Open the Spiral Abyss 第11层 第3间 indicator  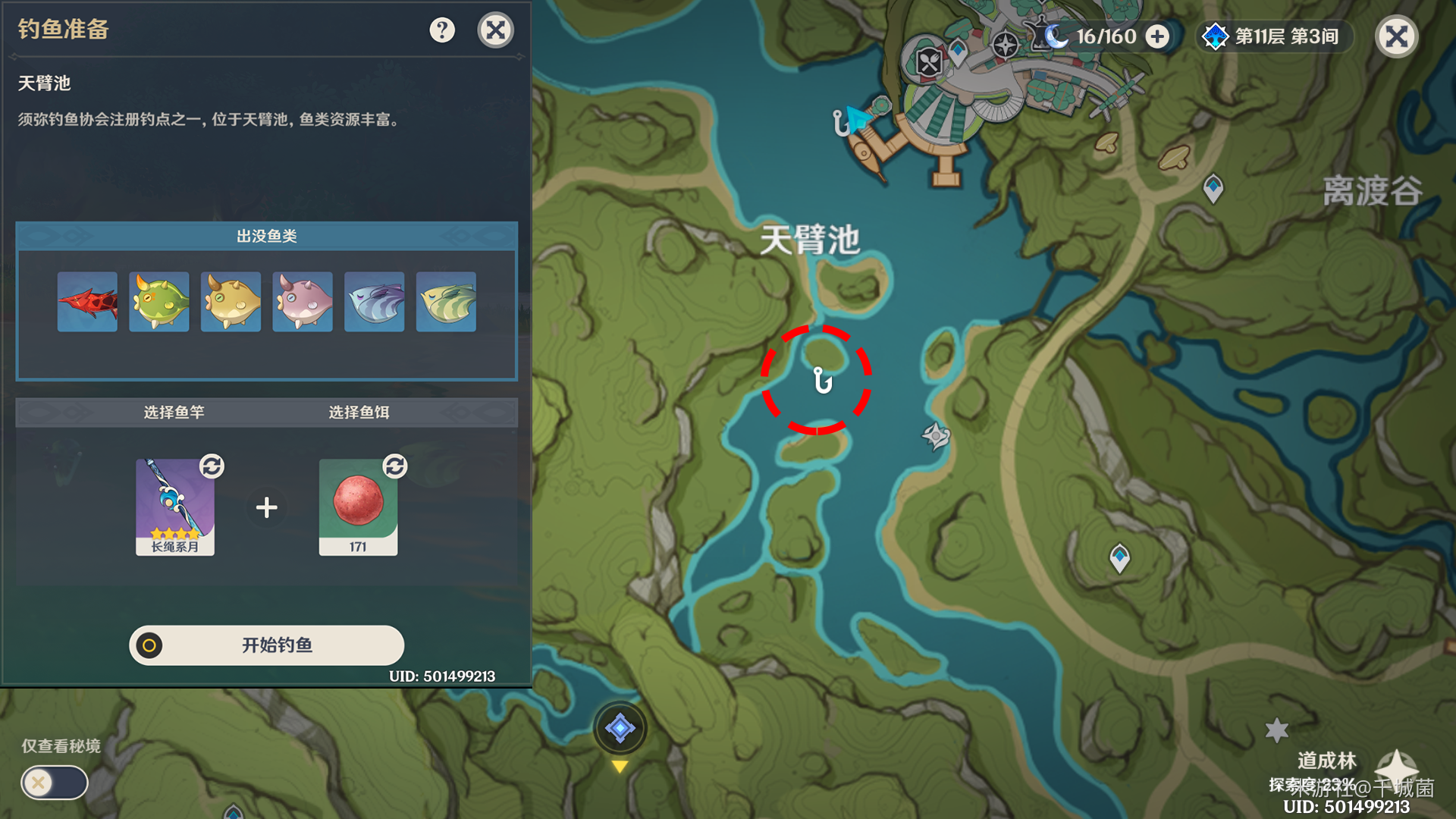click(1275, 36)
